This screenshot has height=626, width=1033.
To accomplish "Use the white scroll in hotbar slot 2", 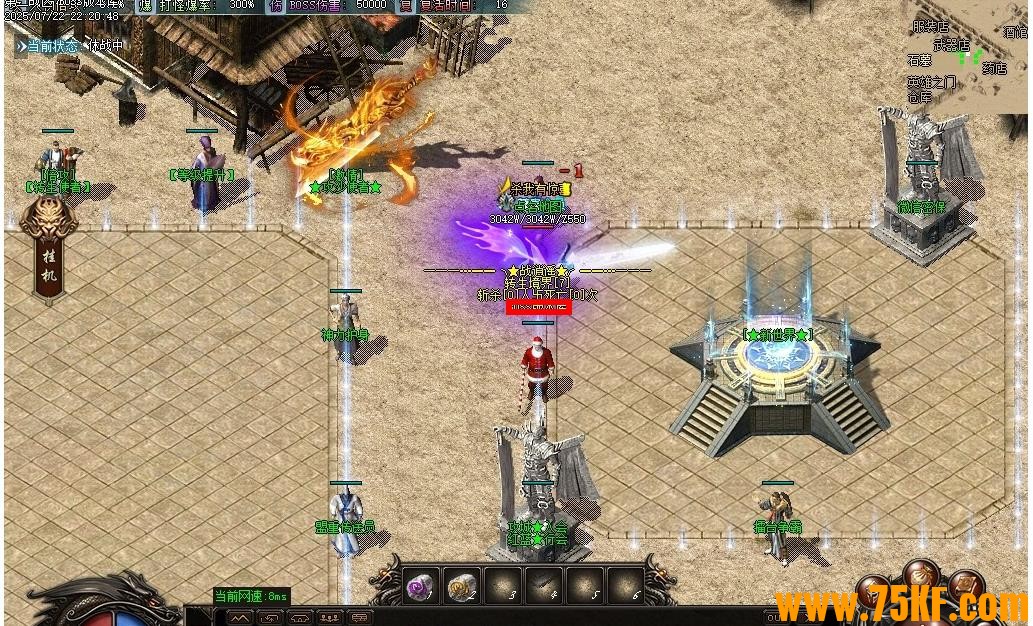I will pyautogui.click(x=461, y=586).
